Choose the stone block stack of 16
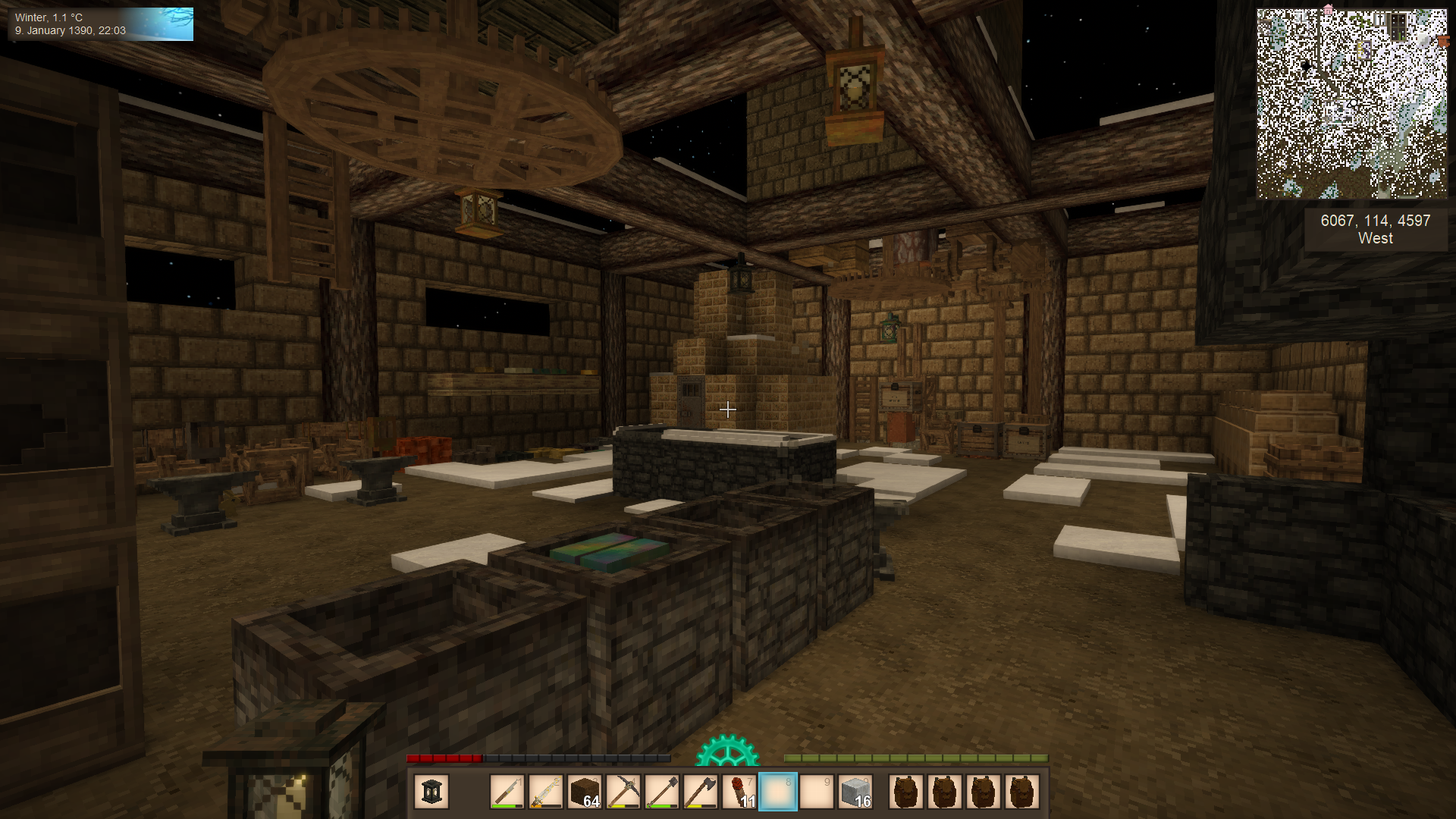 (x=855, y=792)
